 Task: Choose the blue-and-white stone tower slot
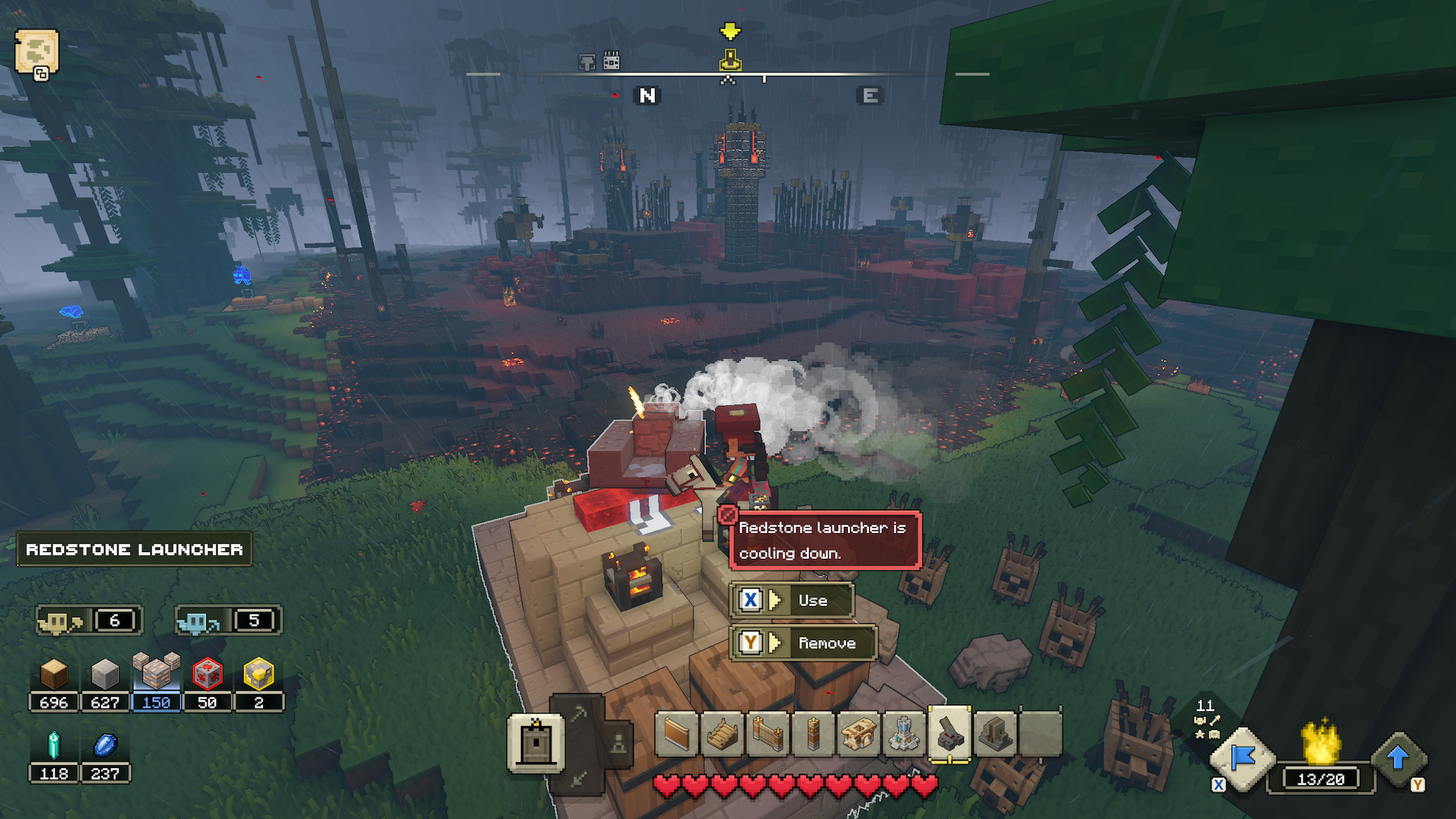[x=904, y=733]
